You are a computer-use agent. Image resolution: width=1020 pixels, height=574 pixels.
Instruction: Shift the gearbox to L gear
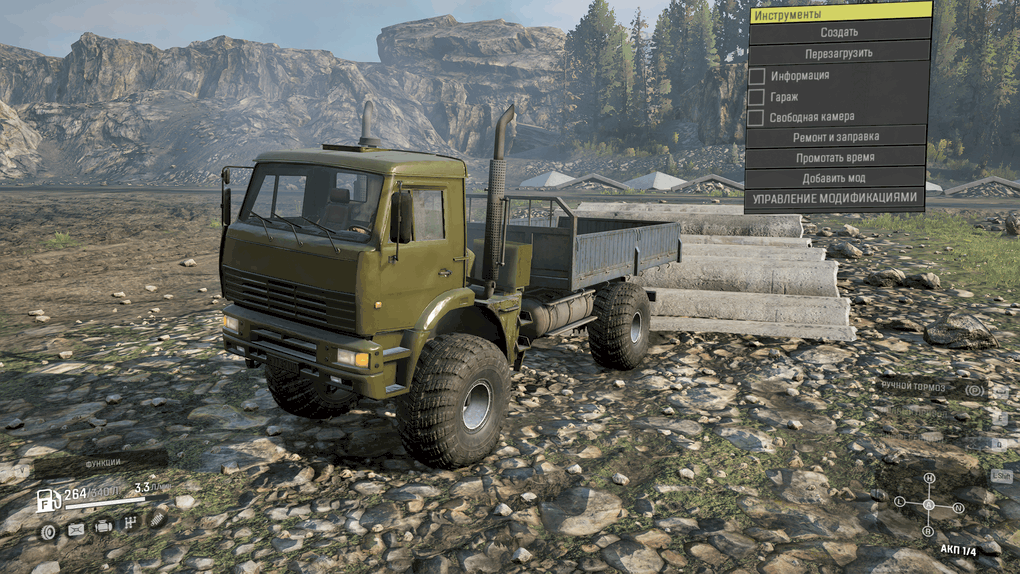pos(900,502)
